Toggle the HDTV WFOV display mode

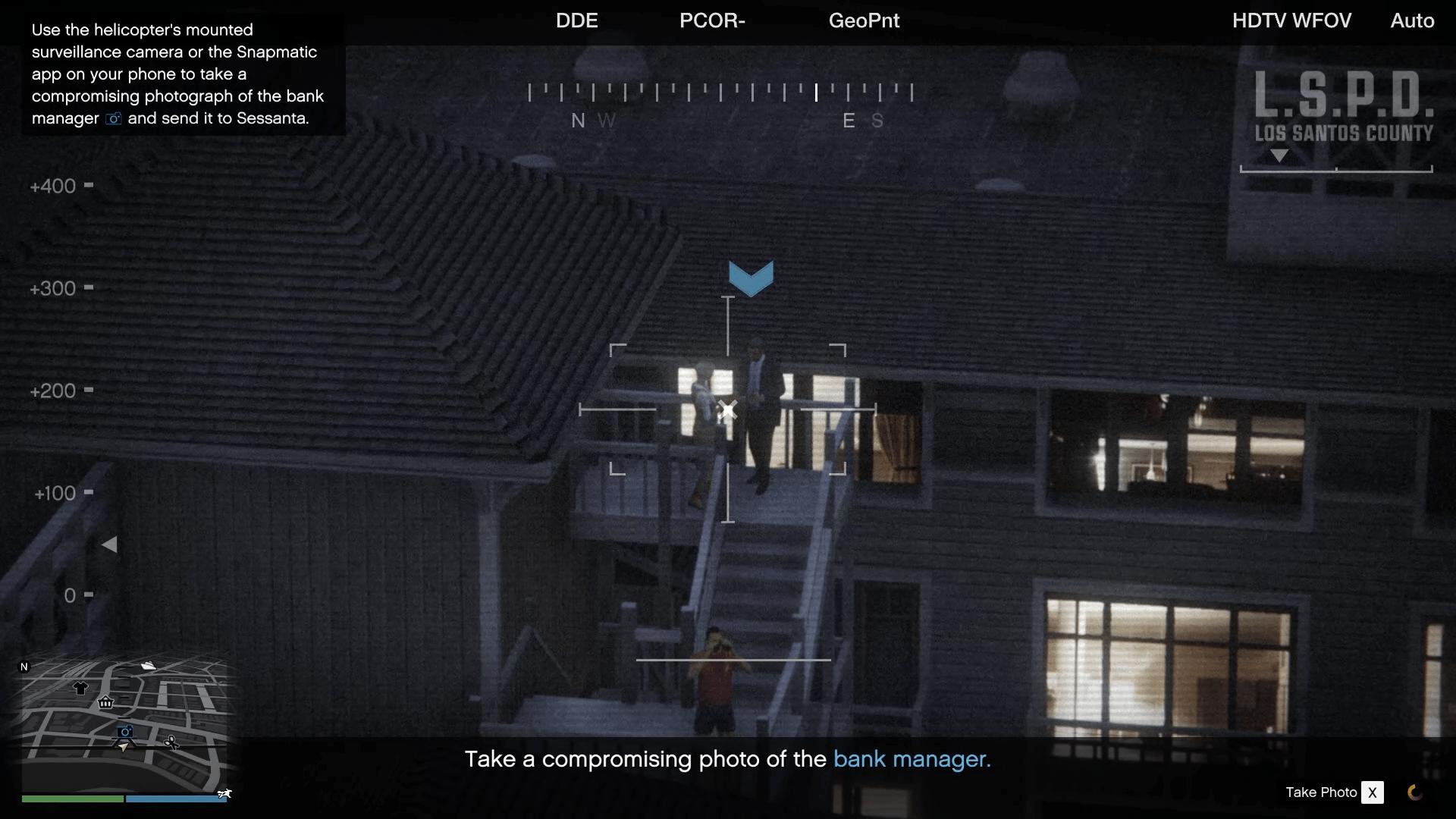pos(1291,20)
